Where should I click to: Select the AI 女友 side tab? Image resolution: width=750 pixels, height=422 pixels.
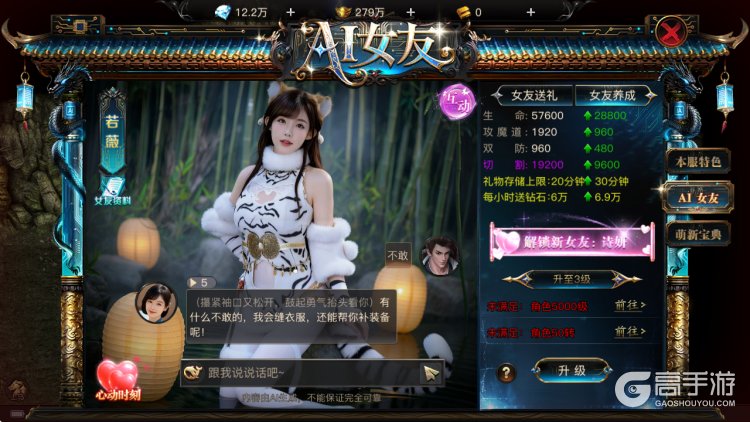tap(698, 198)
